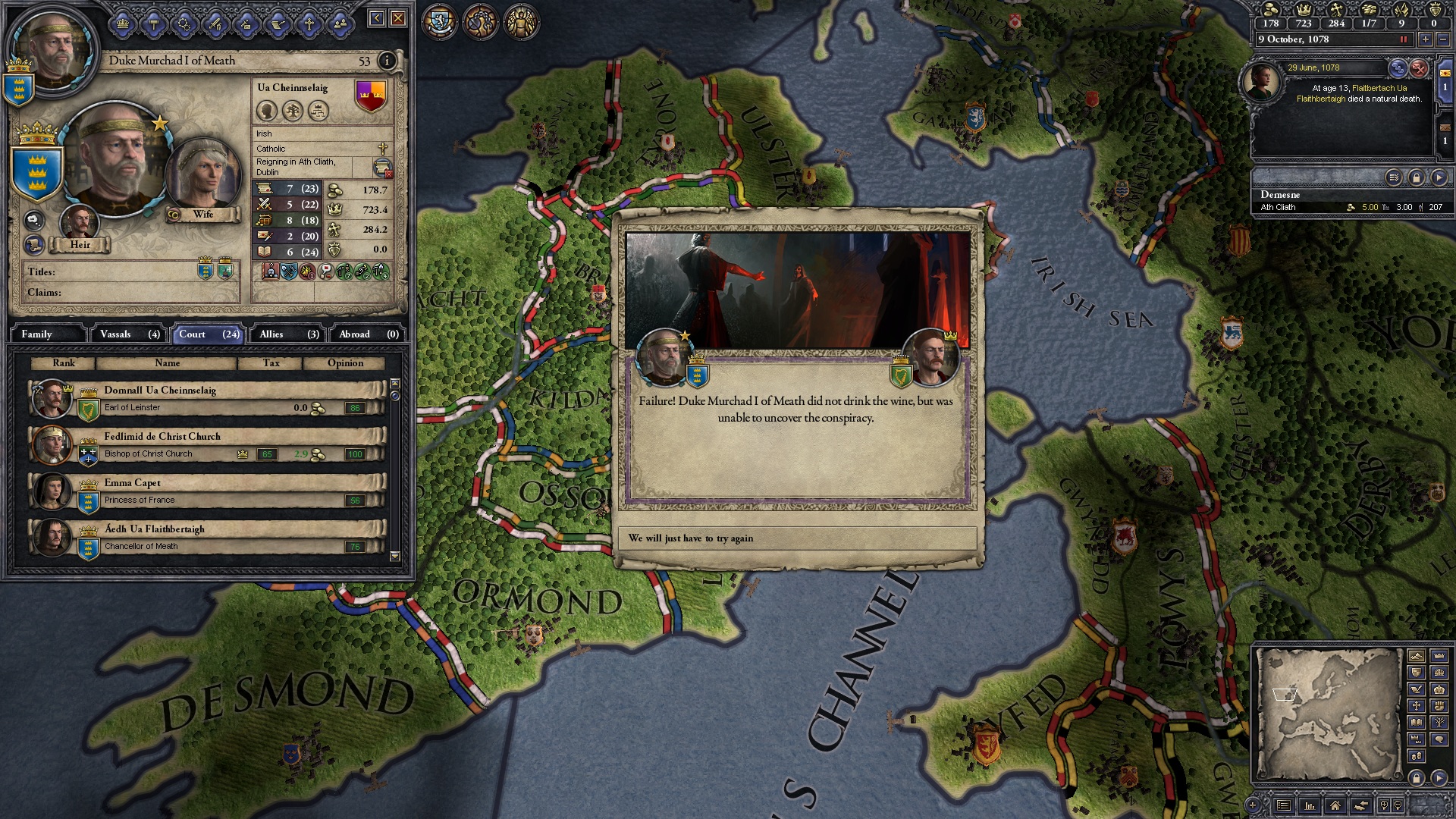This screenshot has width=1456, height=819.
Task: Select the Abroad tab
Action: click(x=369, y=334)
